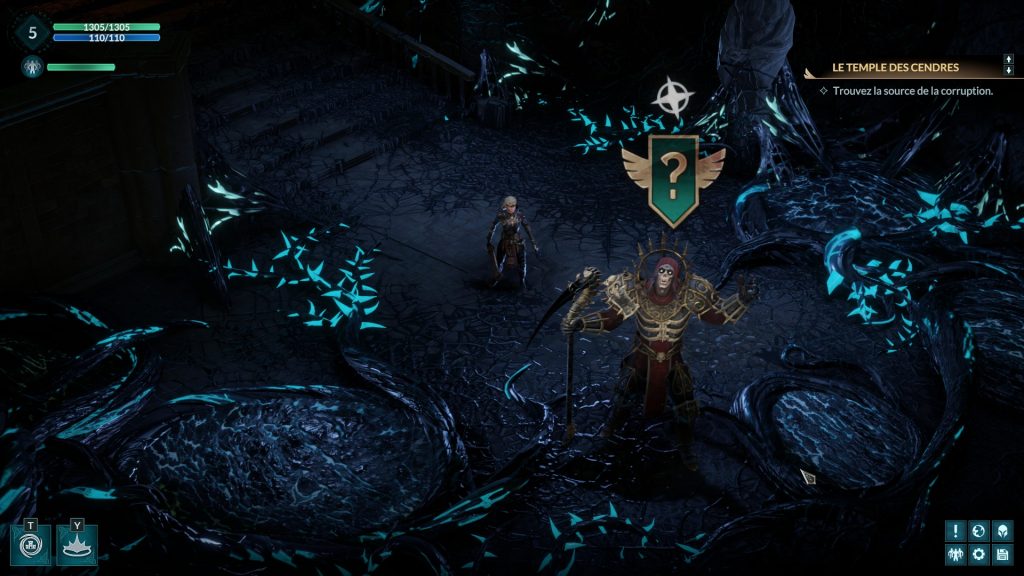Activate the swirl castle ability

pos(31,546)
